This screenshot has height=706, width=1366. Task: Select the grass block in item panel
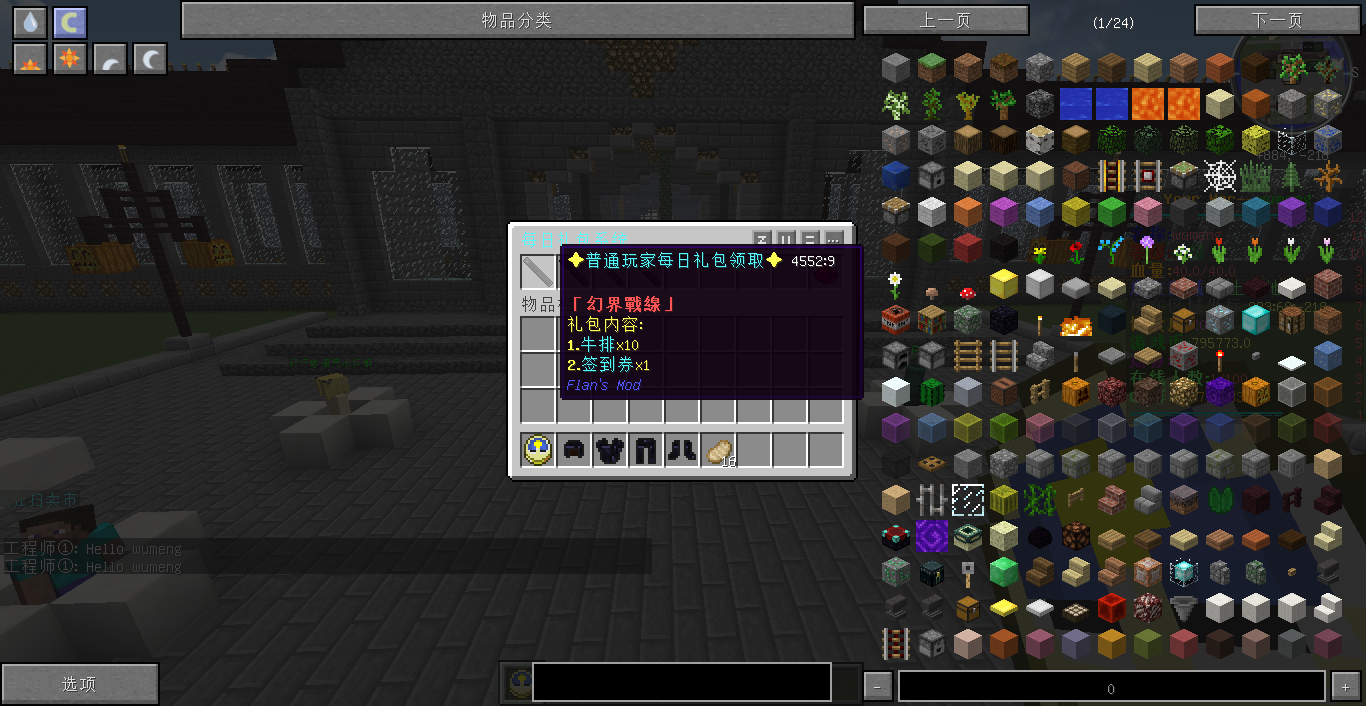[932, 68]
